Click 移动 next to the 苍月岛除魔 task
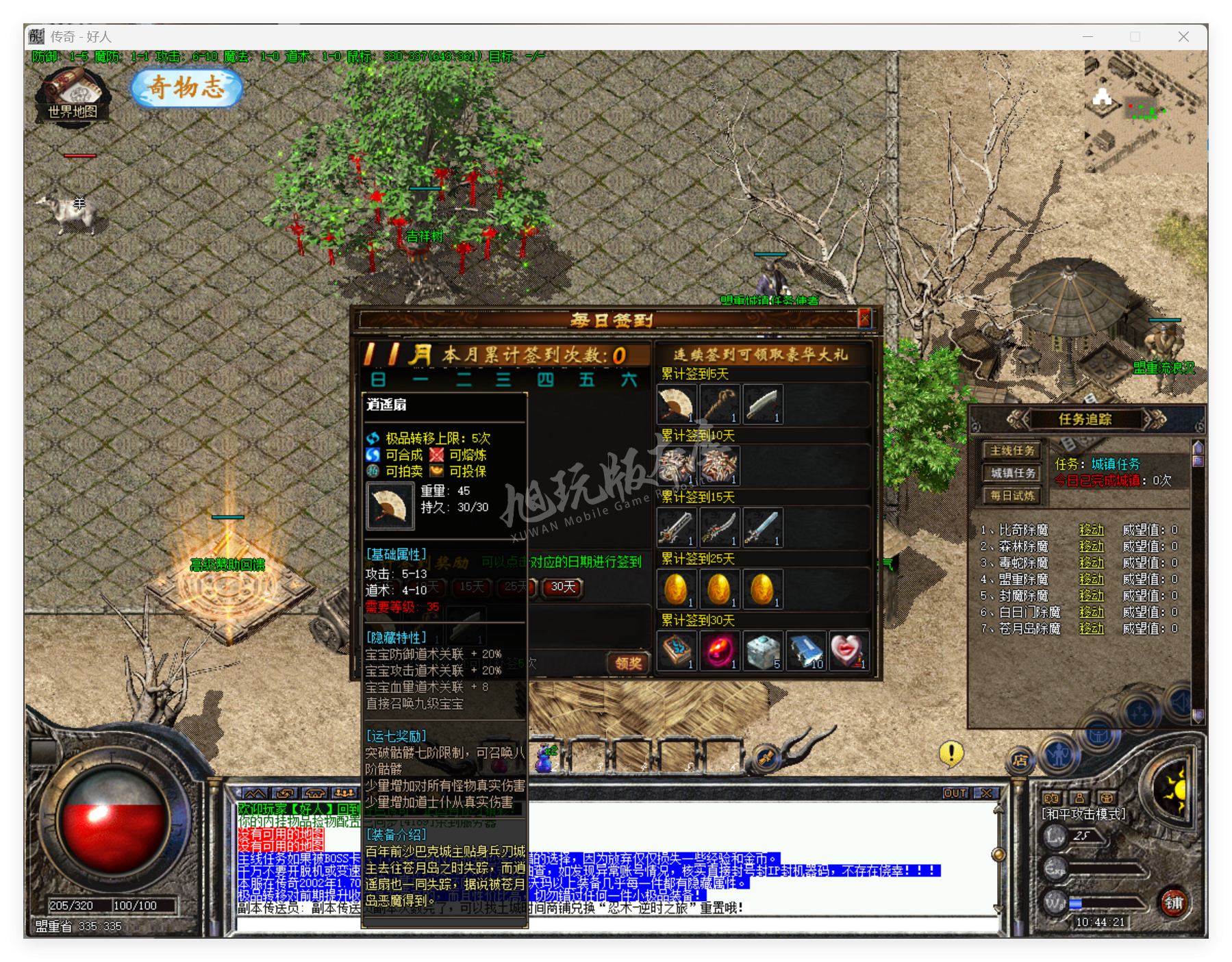Screen dimensions: 1232x962 [1092, 629]
